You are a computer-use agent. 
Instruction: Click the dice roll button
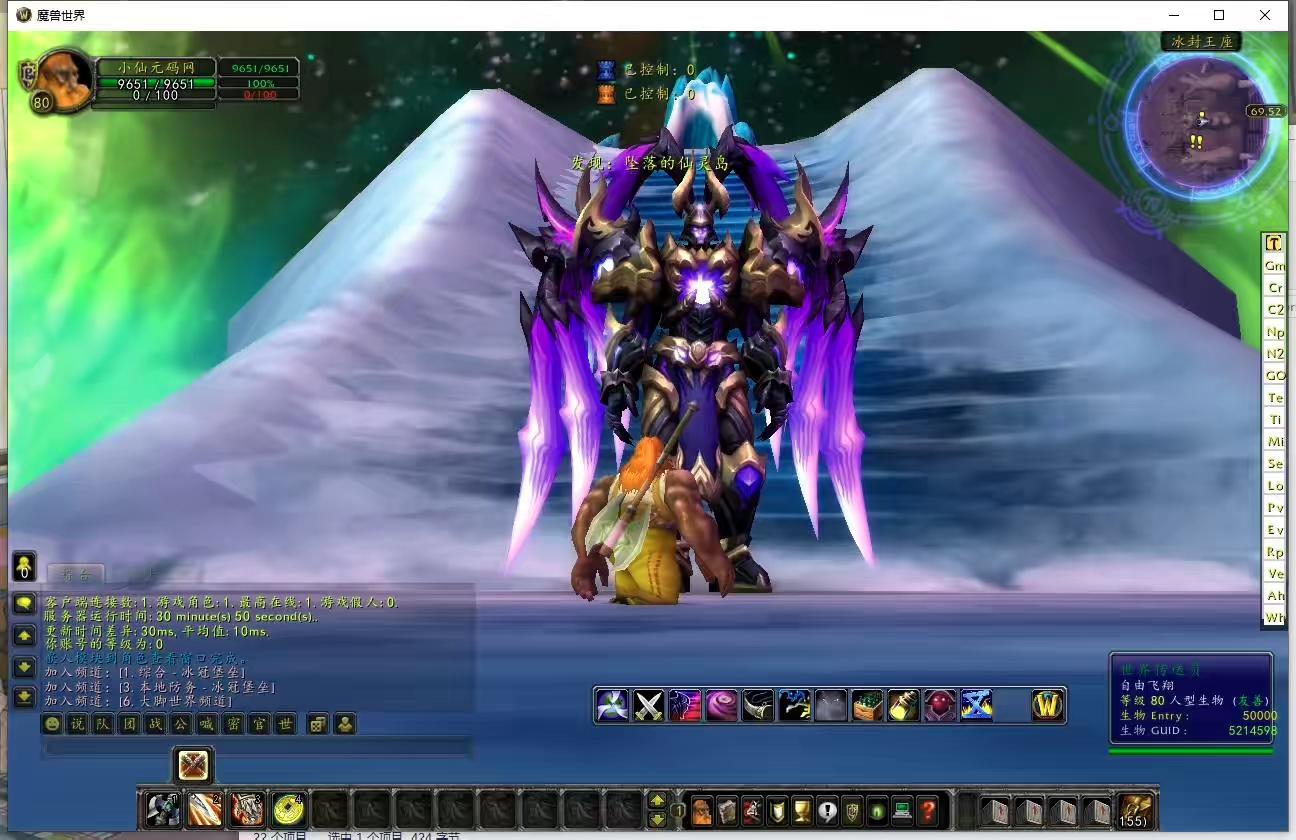coord(317,724)
